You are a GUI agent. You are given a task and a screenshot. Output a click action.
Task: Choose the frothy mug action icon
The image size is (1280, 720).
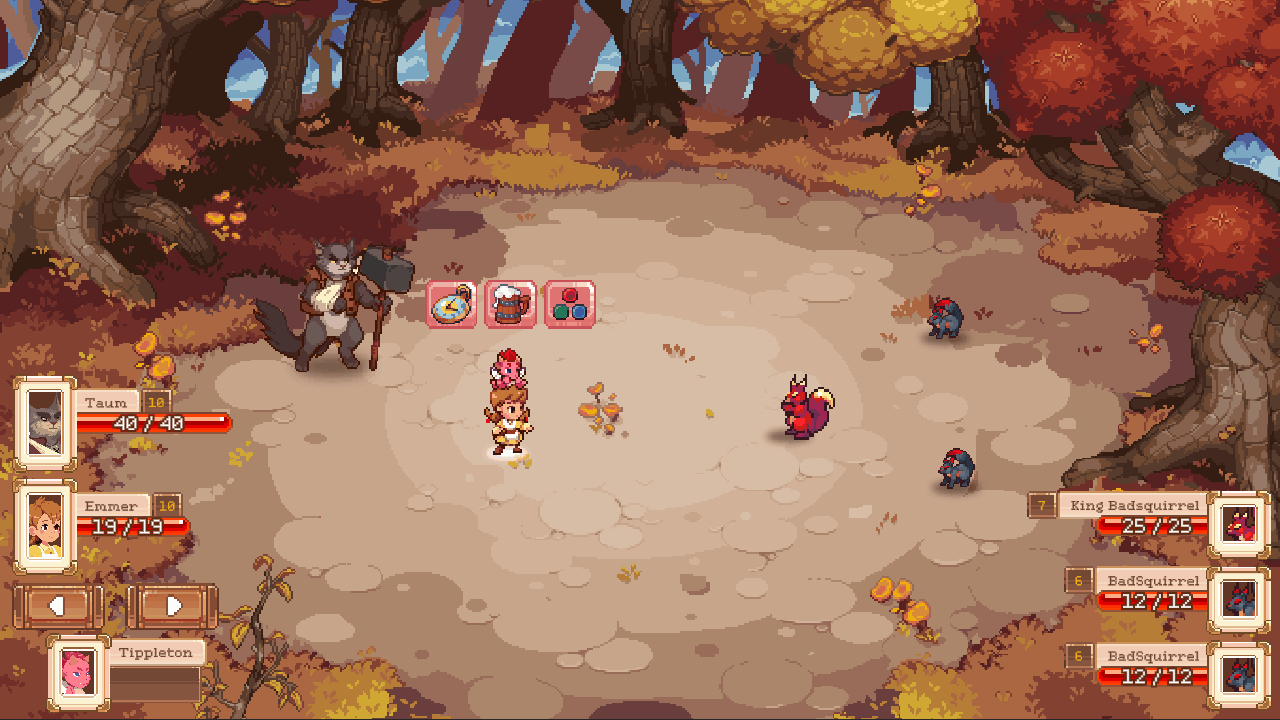click(x=510, y=304)
